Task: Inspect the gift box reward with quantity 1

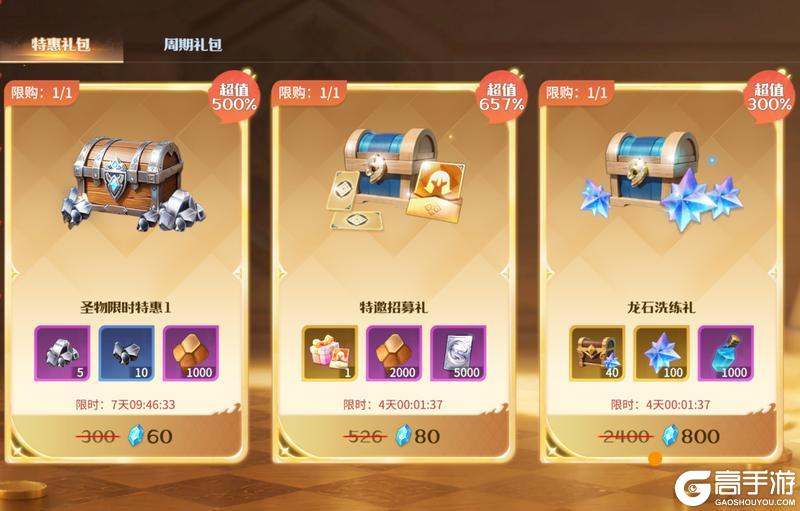Action: point(329,353)
